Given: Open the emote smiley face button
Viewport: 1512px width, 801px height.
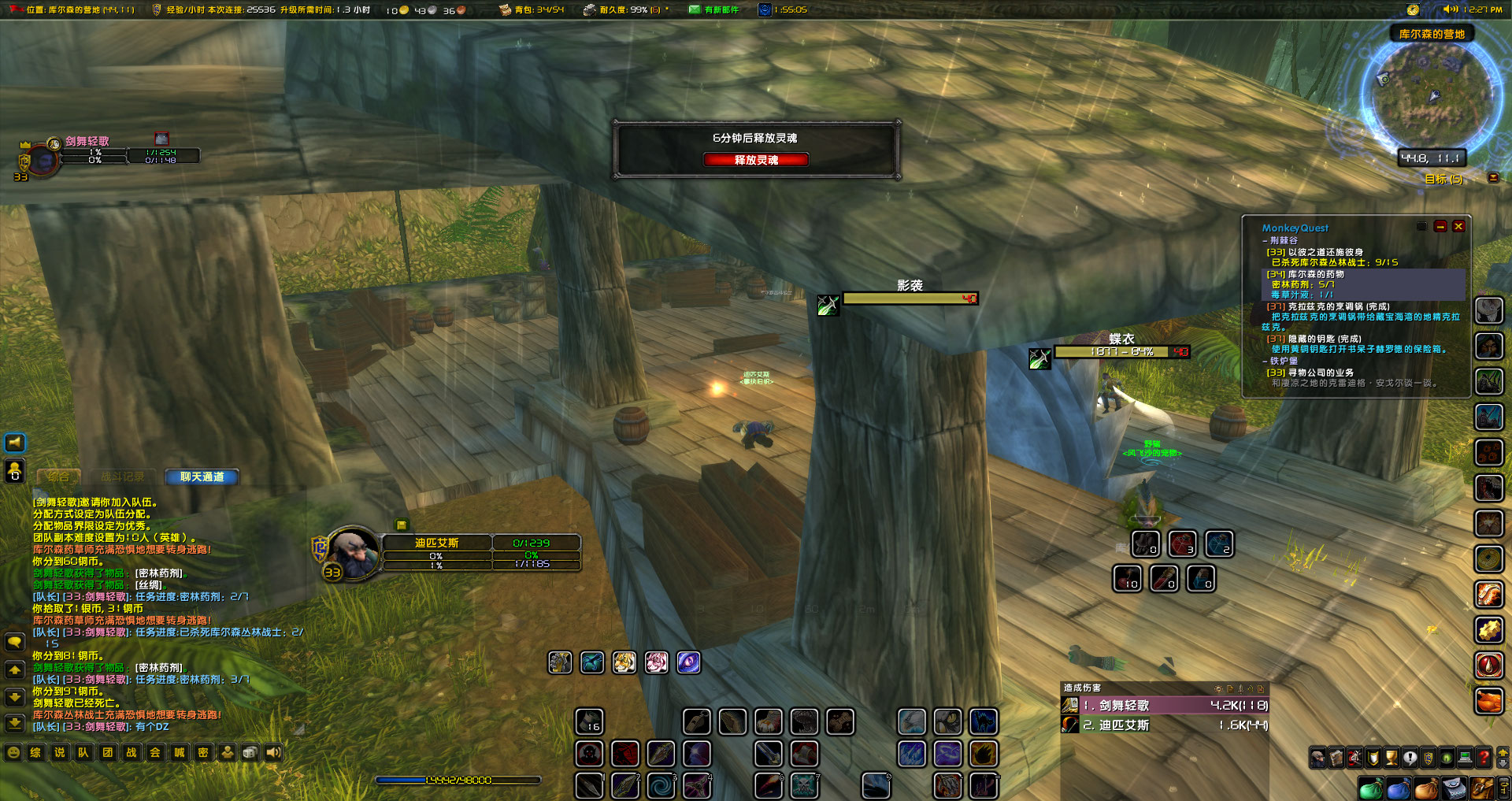Looking at the screenshot, I should (13, 752).
